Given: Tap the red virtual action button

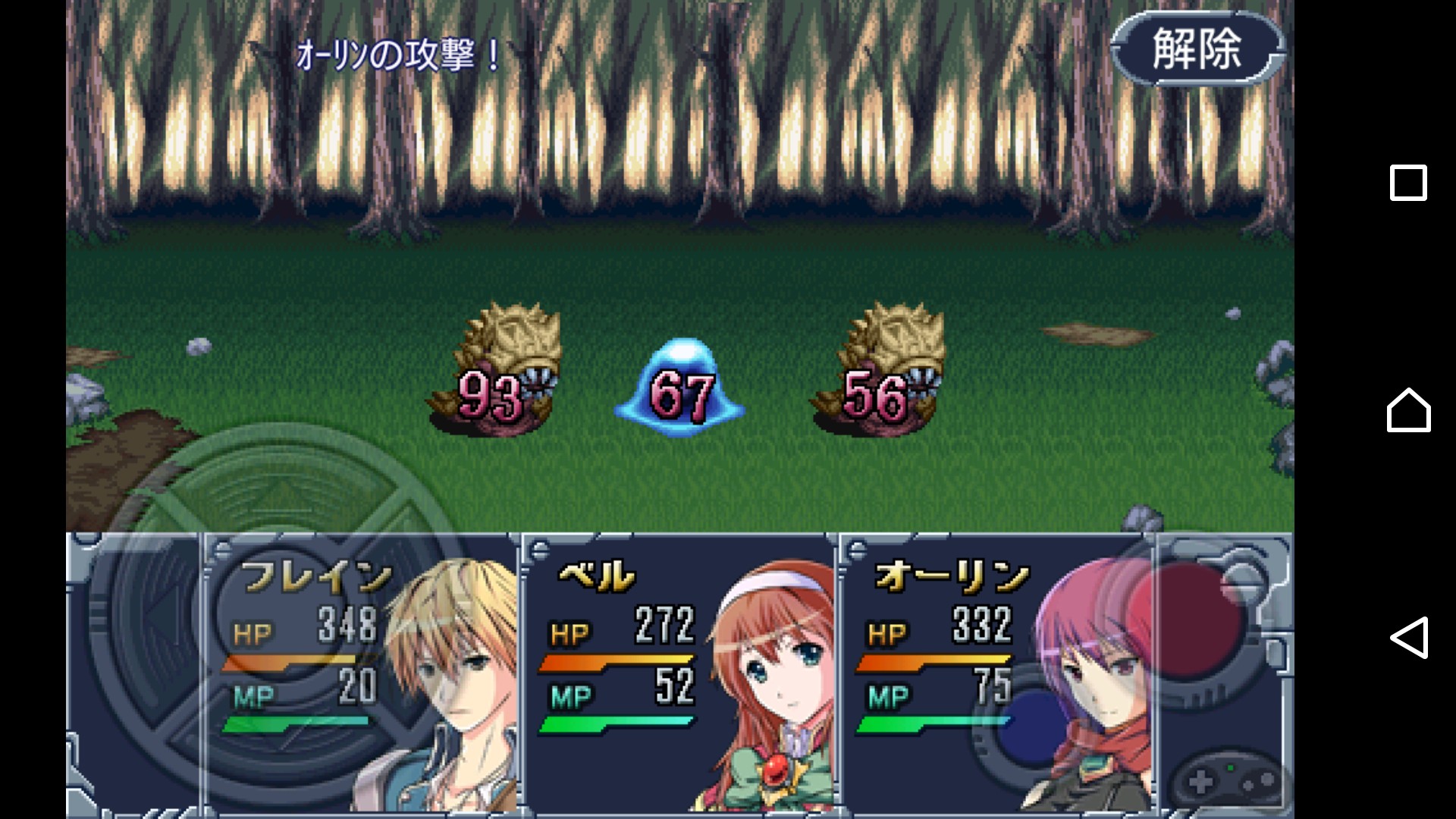Looking at the screenshot, I should click(1183, 622).
